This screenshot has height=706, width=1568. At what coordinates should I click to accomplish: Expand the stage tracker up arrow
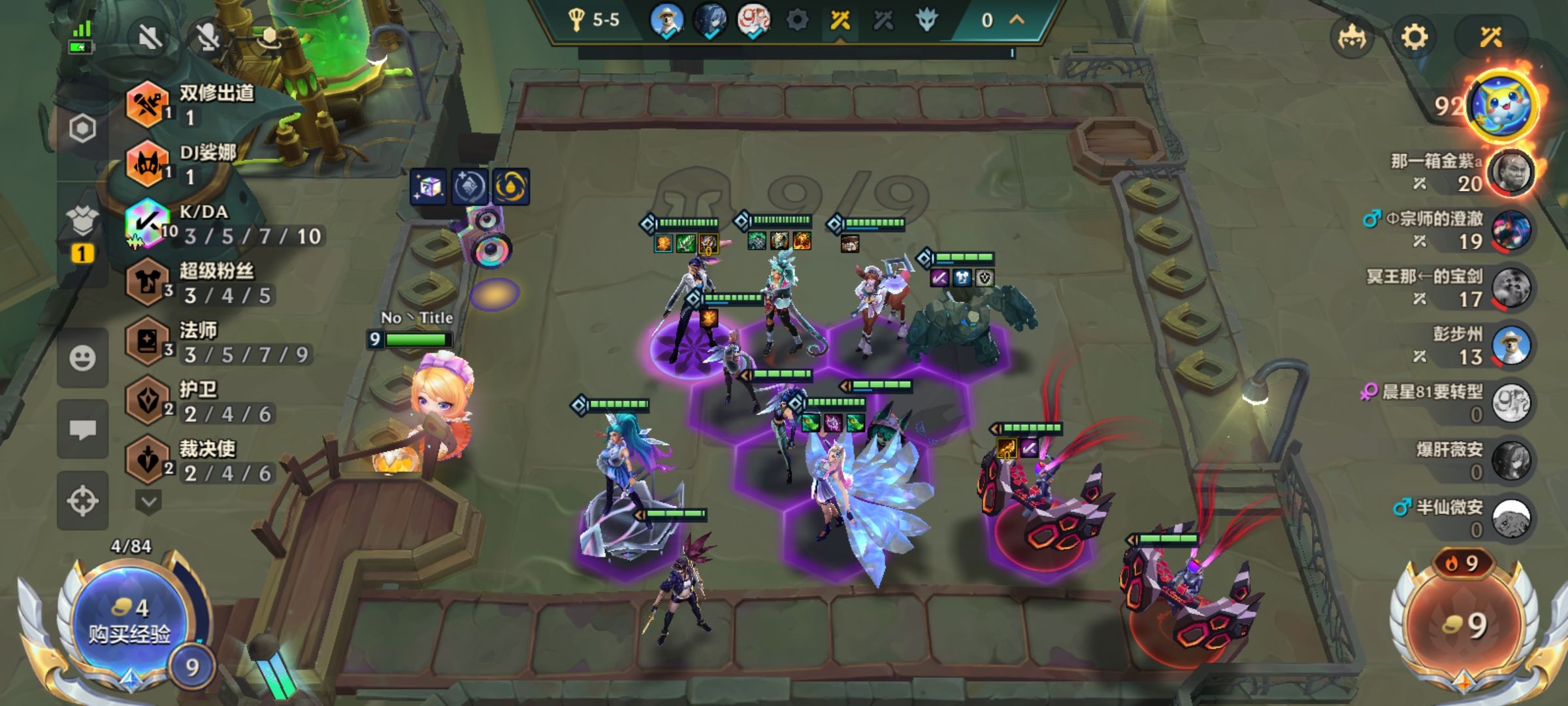[1017, 20]
